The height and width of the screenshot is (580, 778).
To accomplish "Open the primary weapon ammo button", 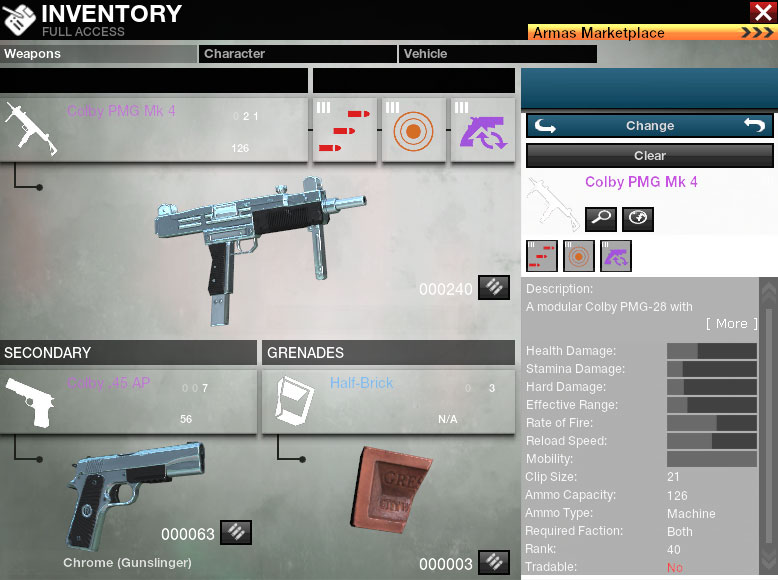I will [x=493, y=288].
